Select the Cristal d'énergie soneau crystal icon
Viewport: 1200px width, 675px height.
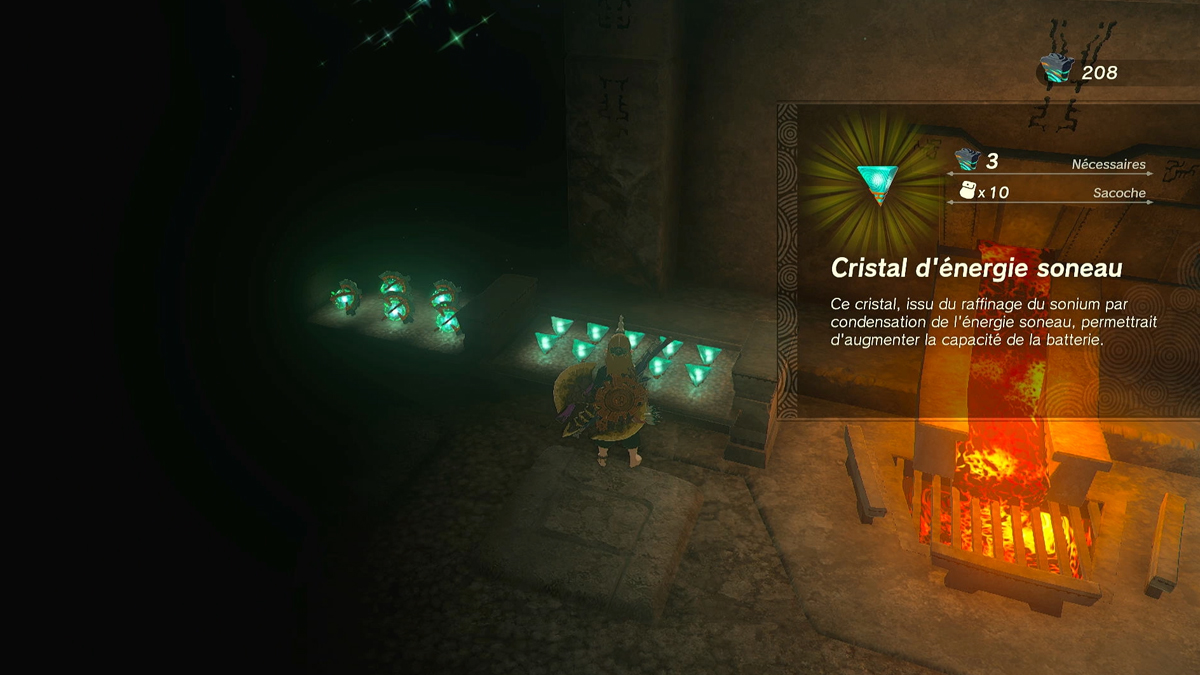[877, 183]
